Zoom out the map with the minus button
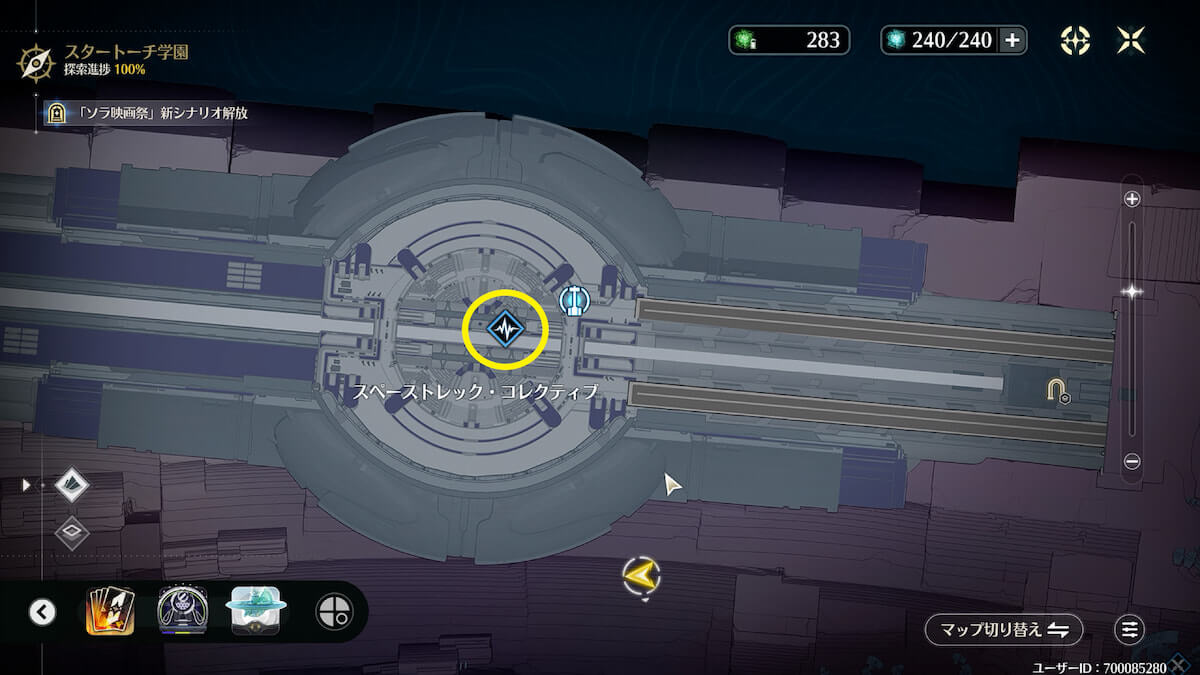 pos(1132,461)
